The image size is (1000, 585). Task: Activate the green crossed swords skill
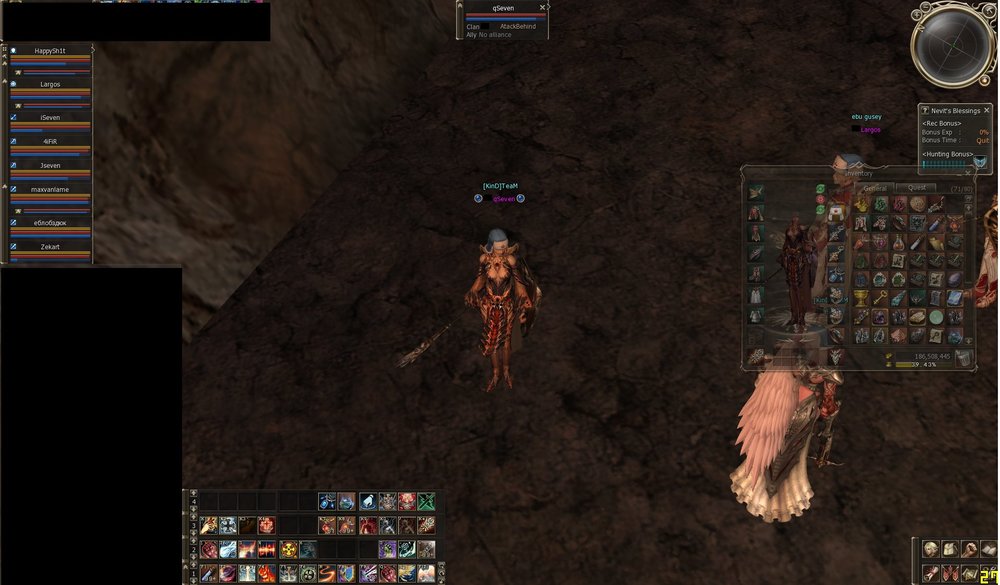pyautogui.click(x=427, y=502)
